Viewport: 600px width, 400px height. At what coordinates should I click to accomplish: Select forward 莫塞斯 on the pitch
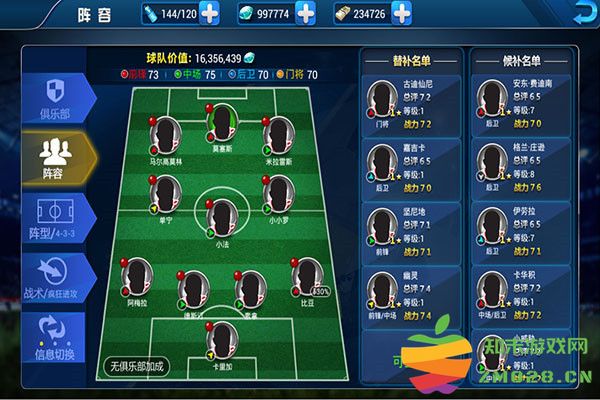click(x=222, y=125)
